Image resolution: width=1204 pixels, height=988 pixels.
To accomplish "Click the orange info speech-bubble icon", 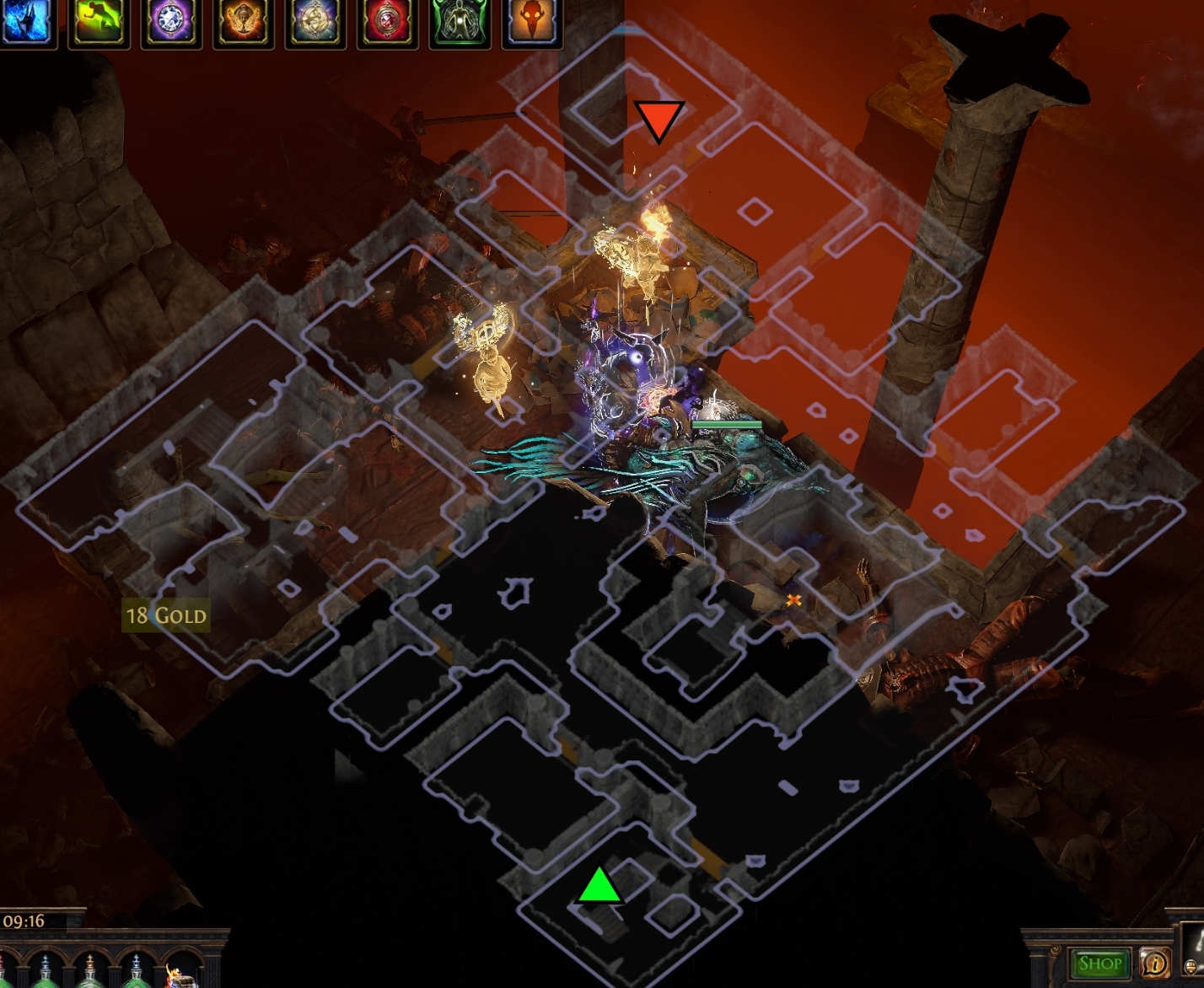I will coord(1154,963).
